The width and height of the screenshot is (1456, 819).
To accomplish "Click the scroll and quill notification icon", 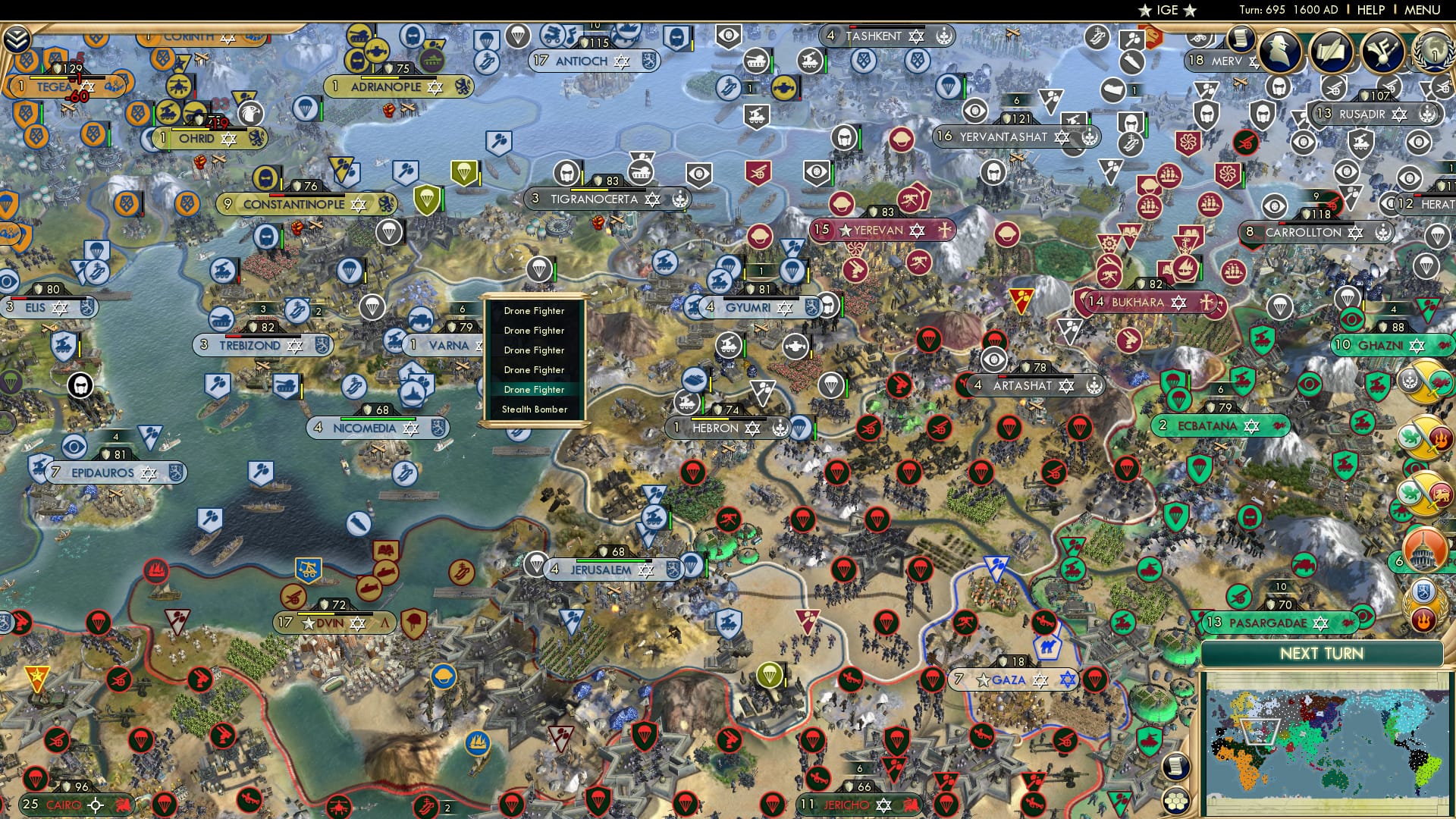I will click(x=1332, y=49).
